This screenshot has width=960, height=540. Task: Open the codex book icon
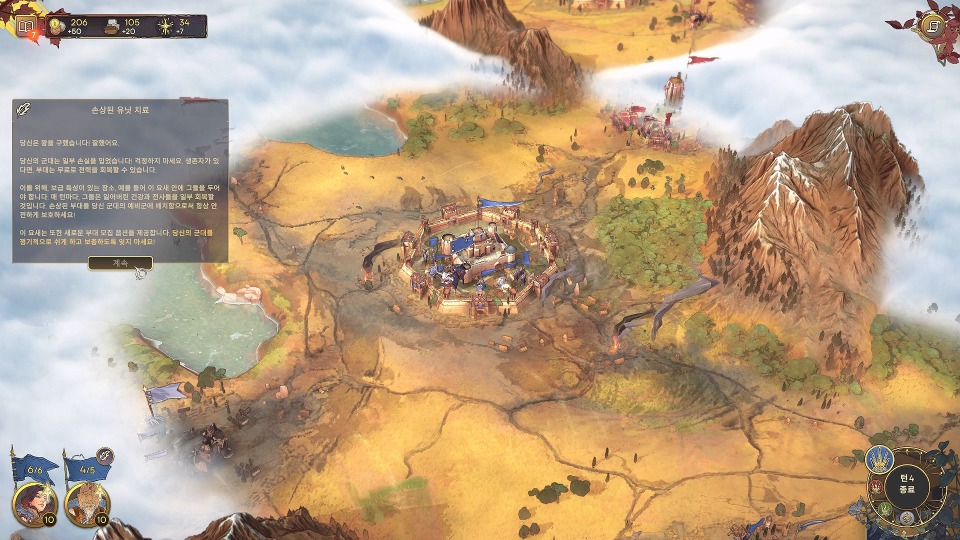tap(26, 25)
